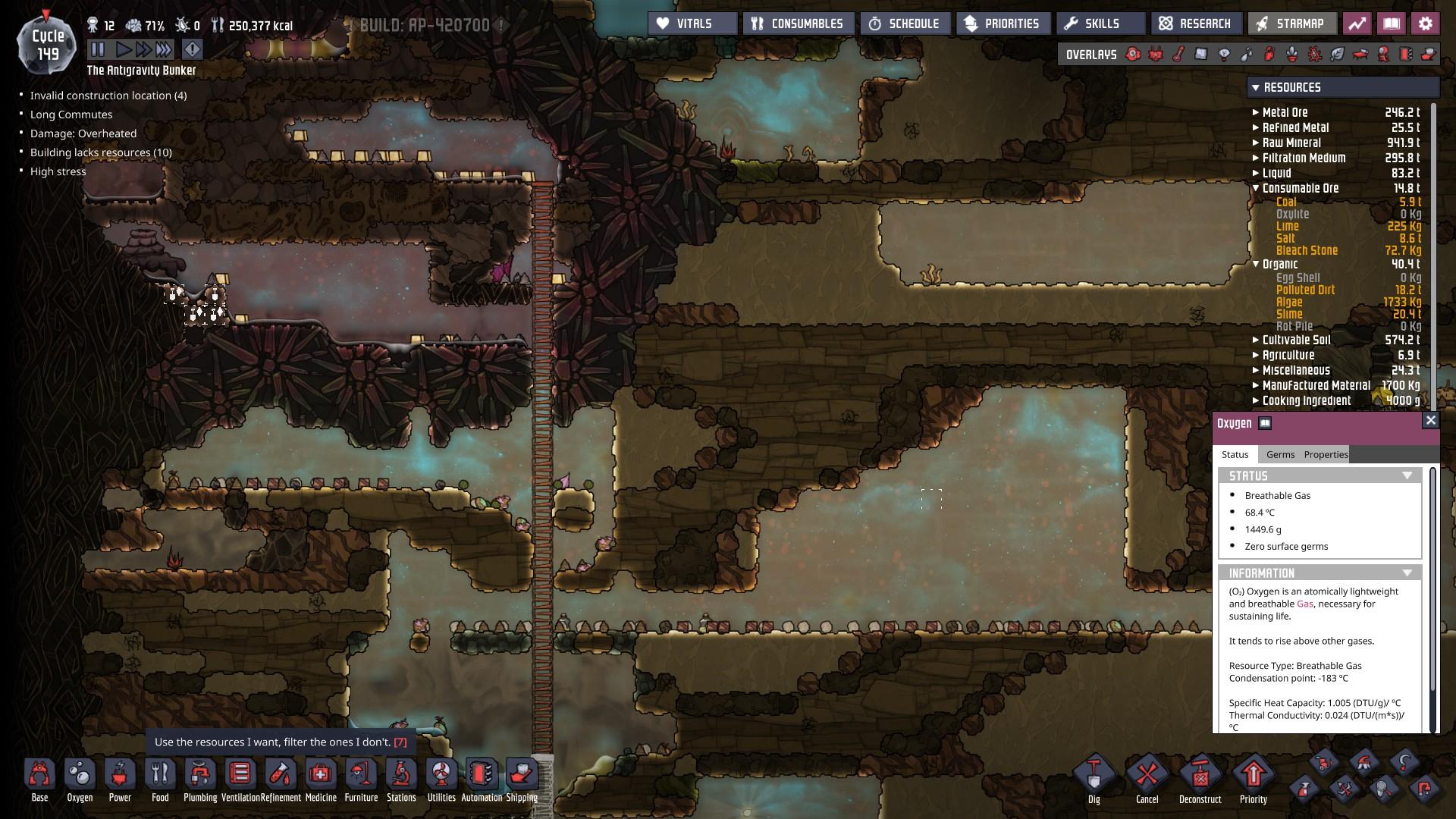
Task: Collapse the Consumable Ore resource list
Action: point(1256,188)
